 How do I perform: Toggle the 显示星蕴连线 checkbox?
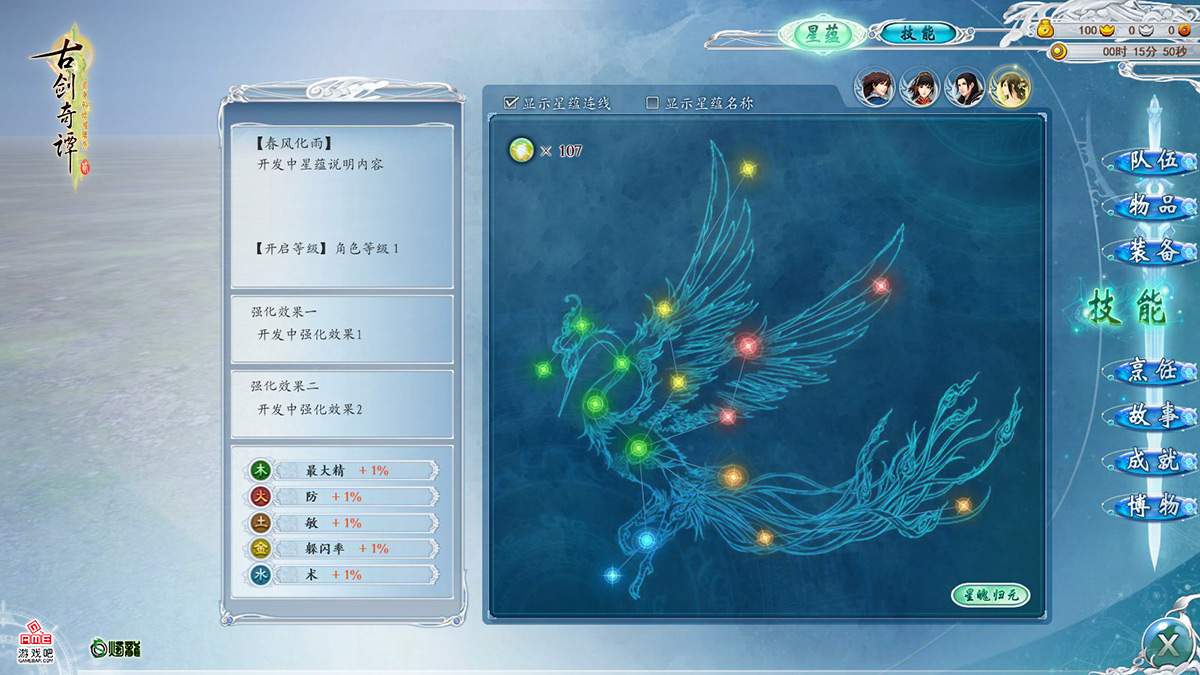511,102
